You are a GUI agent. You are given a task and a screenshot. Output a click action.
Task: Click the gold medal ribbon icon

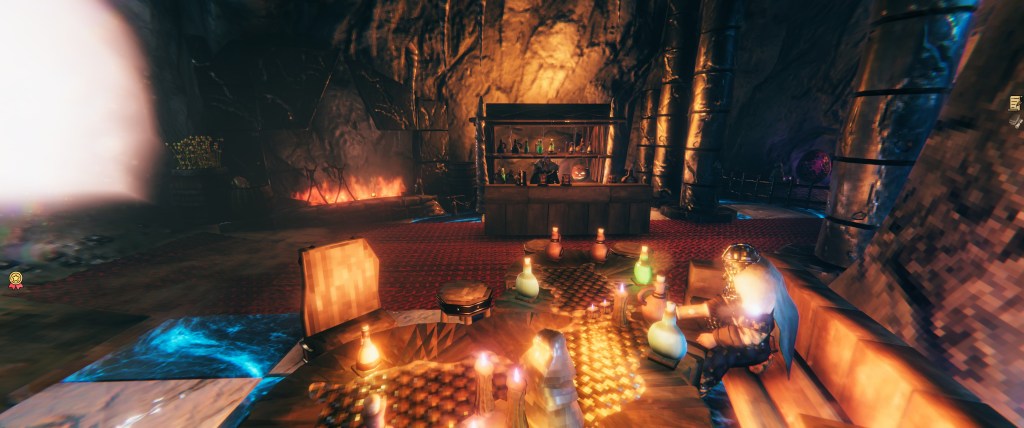tap(16, 280)
